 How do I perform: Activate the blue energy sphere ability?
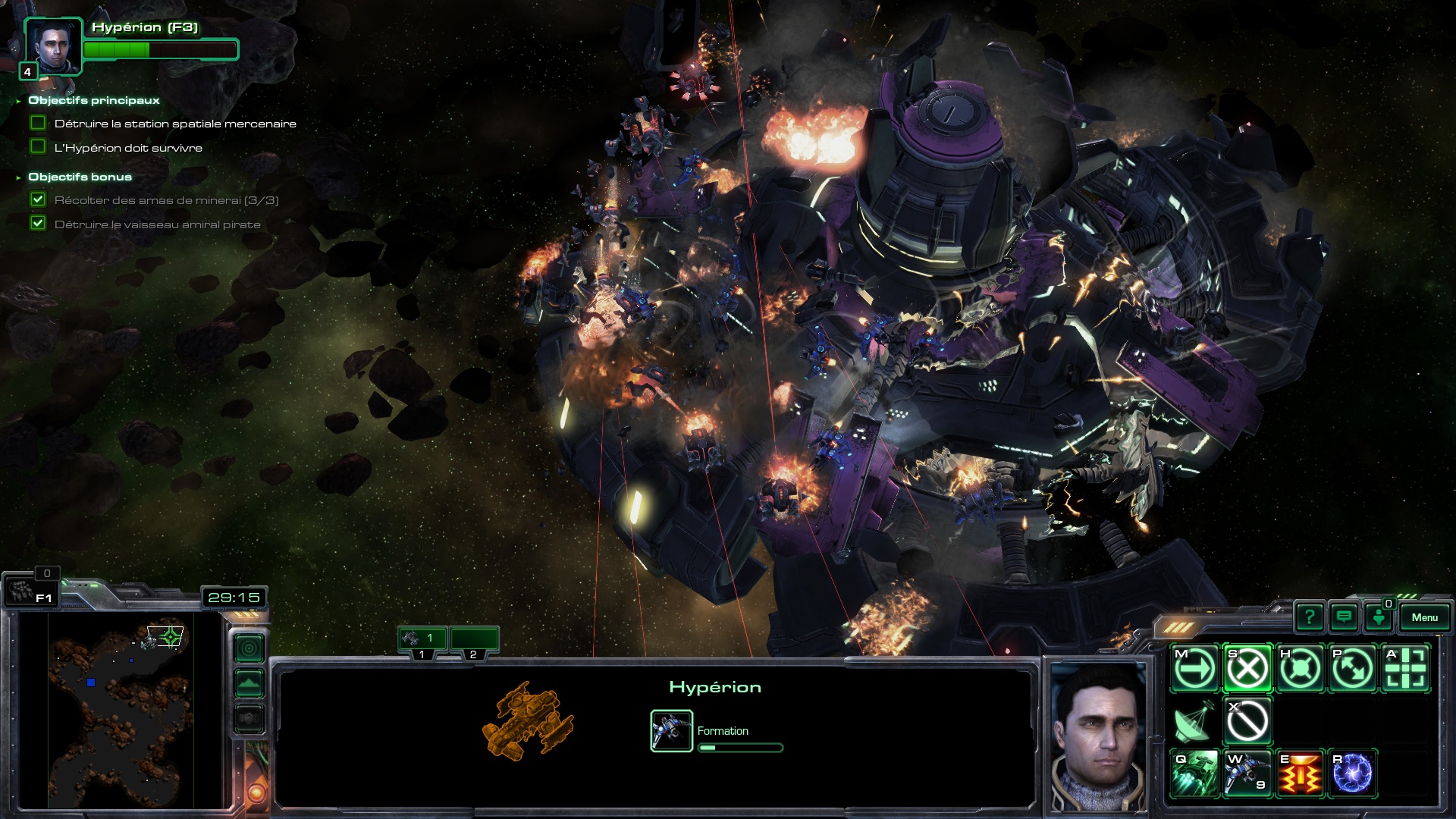1352,774
